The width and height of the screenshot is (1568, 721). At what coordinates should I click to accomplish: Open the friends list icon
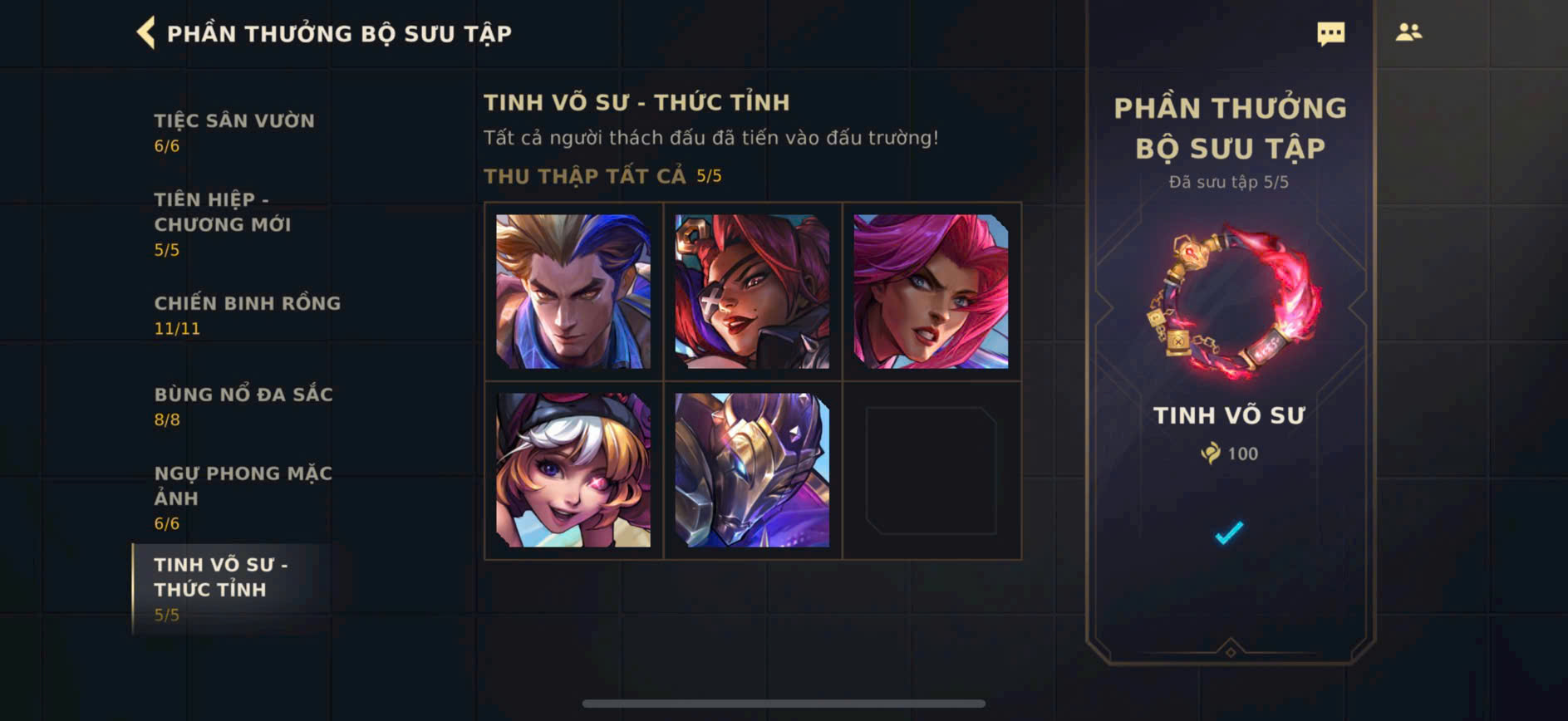tap(1408, 32)
